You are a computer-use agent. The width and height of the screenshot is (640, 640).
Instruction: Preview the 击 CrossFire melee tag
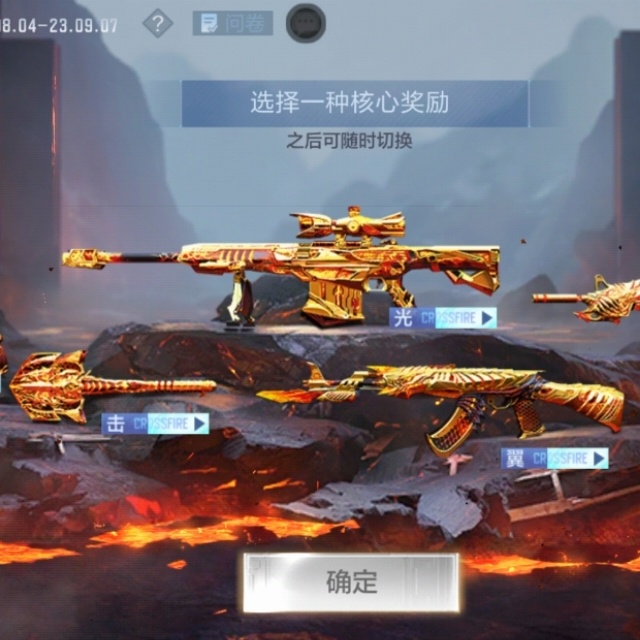(x=156, y=423)
